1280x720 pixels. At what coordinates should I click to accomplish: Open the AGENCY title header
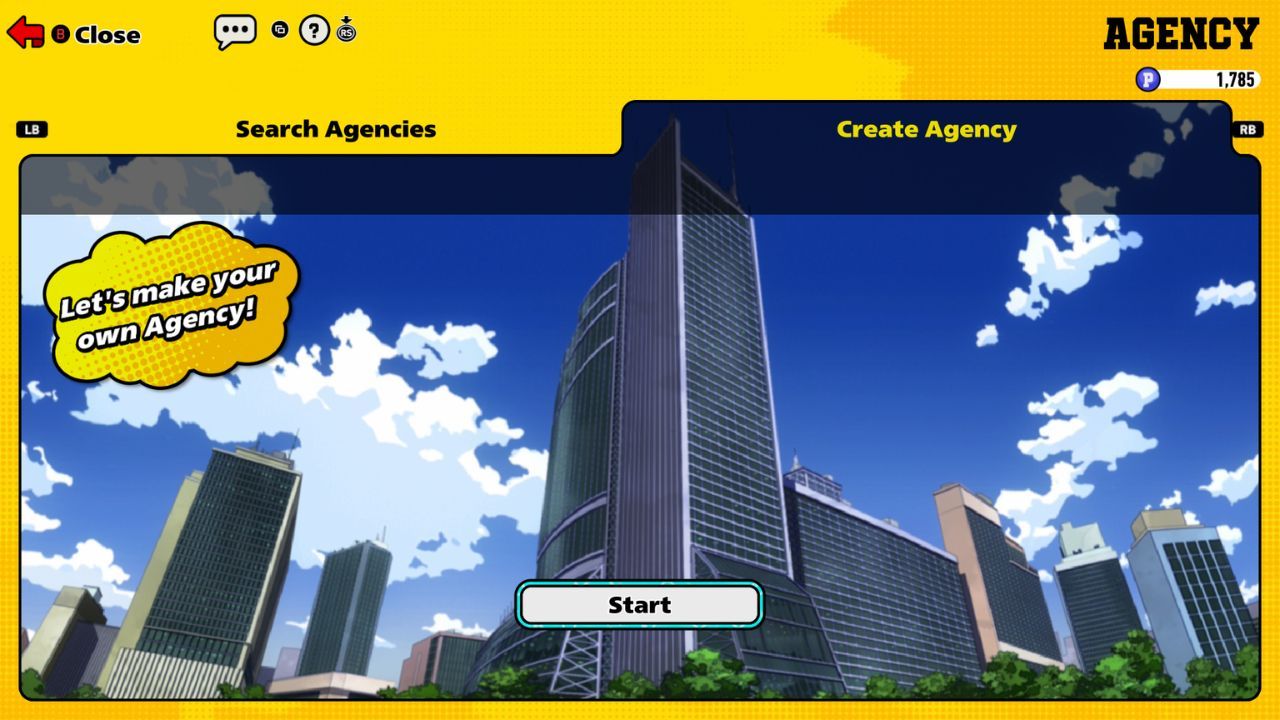tap(1180, 33)
